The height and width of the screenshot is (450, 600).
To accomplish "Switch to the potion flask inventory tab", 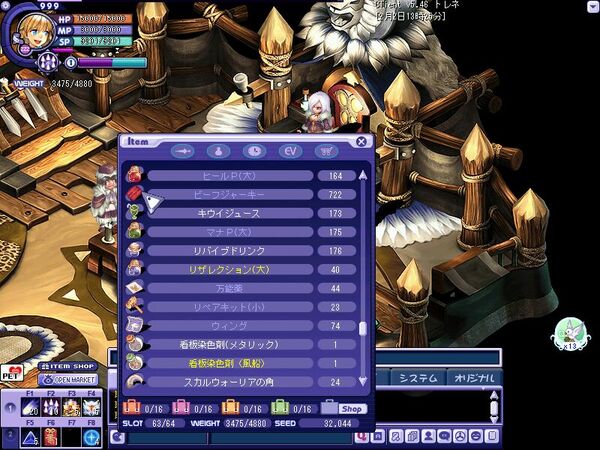I will click(x=220, y=151).
